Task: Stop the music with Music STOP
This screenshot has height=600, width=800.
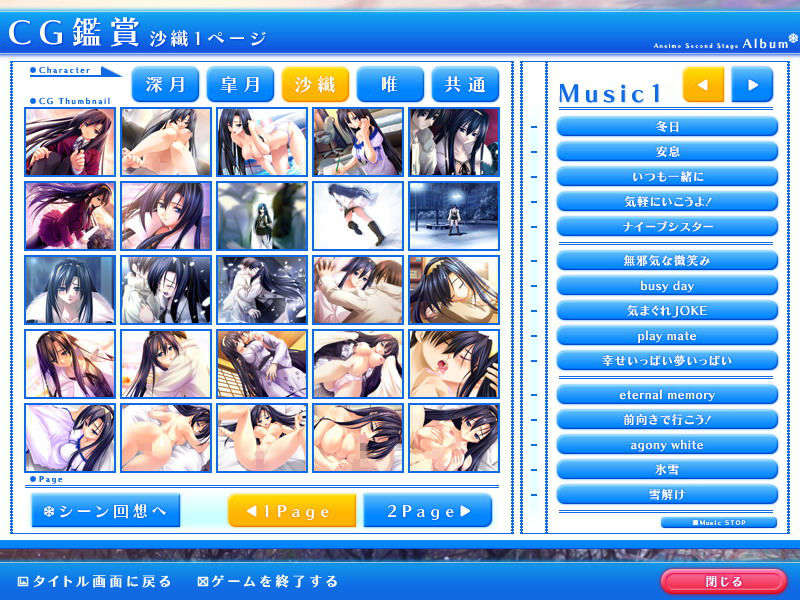Action: coord(718,522)
